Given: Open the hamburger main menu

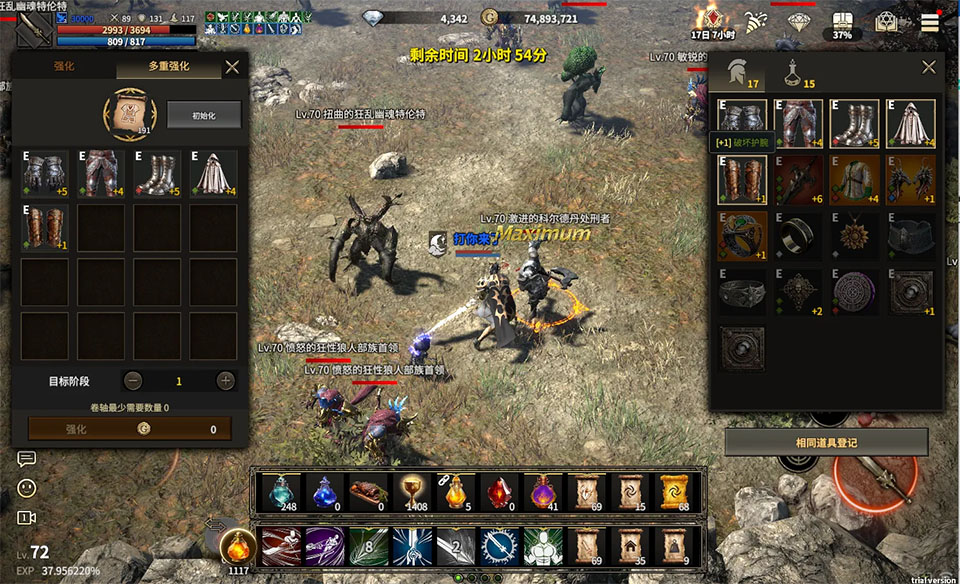Looking at the screenshot, I should (x=930, y=23).
